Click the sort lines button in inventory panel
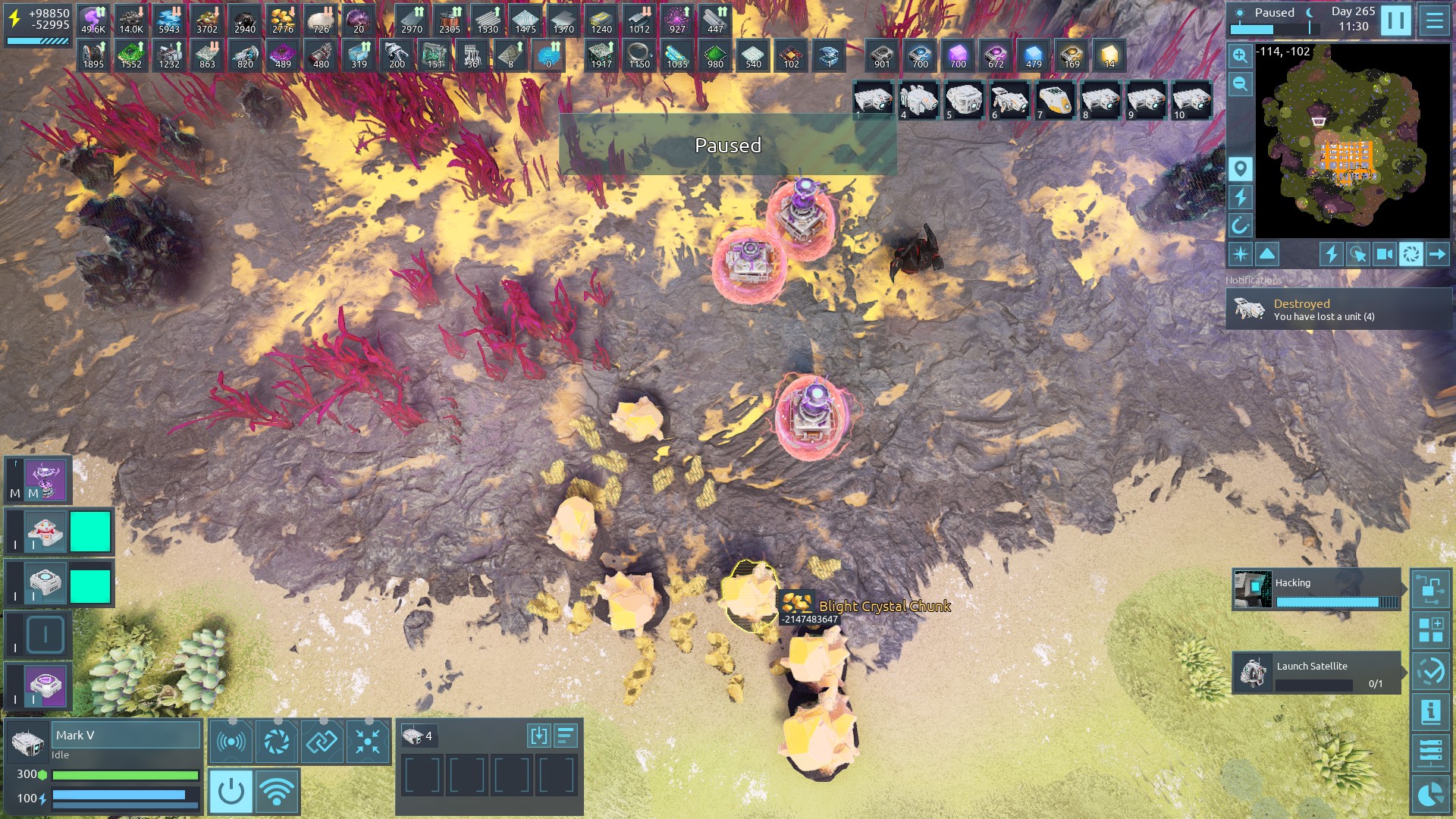Image resolution: width=1456 pixels, height=819 pixels. coord(566,736)
